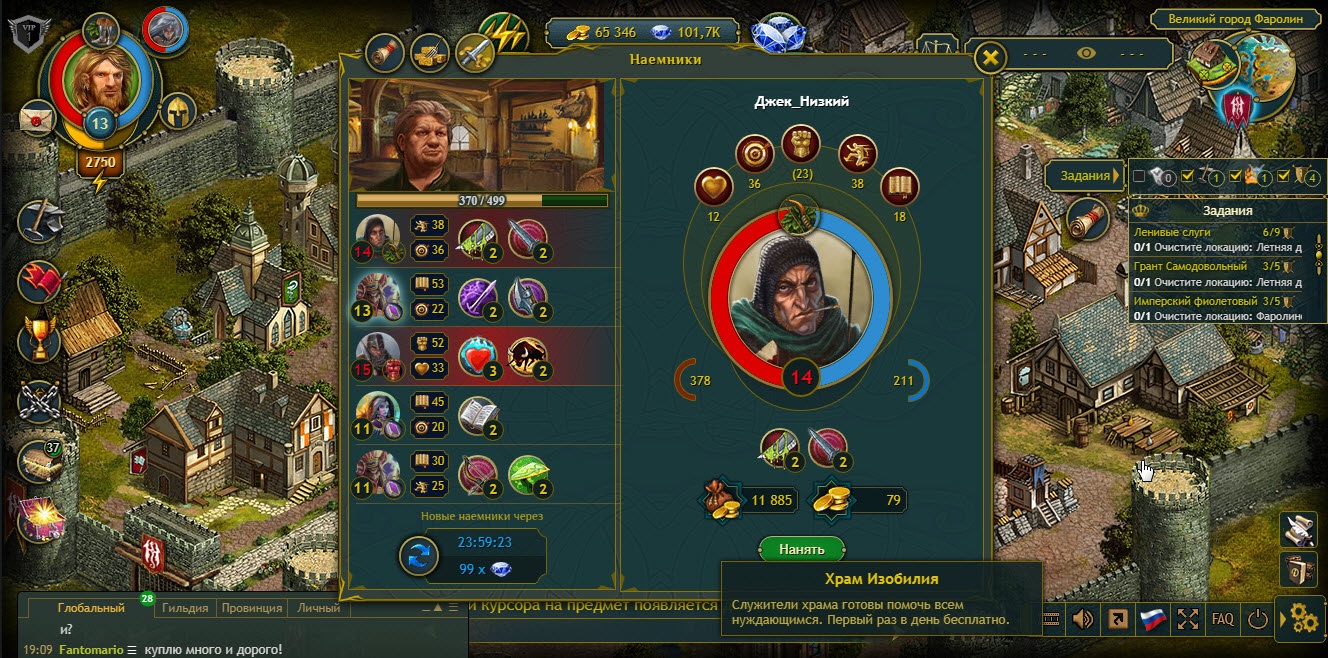
Task: Open the mail envelope icon
Action: tap(37, 118)
